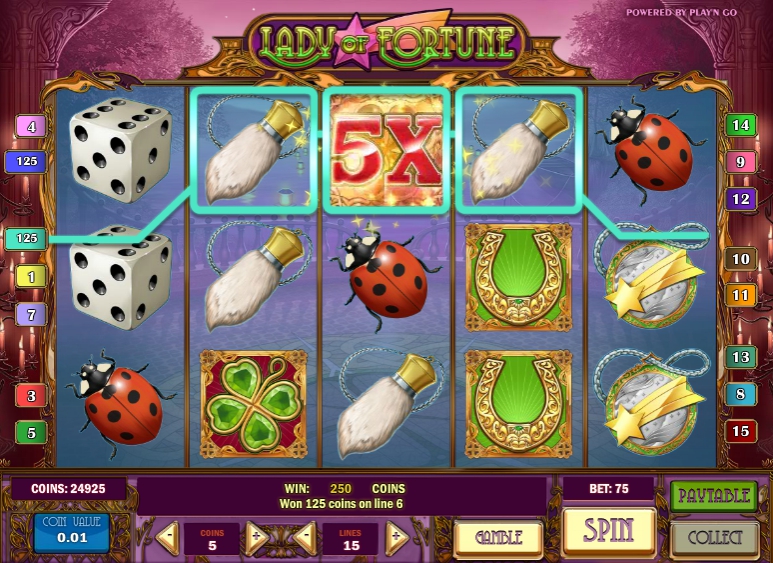Screen dimensions: 773x563
Task: Decrease the number of lines
Action: pyautogui.click(x=307, y=538)
